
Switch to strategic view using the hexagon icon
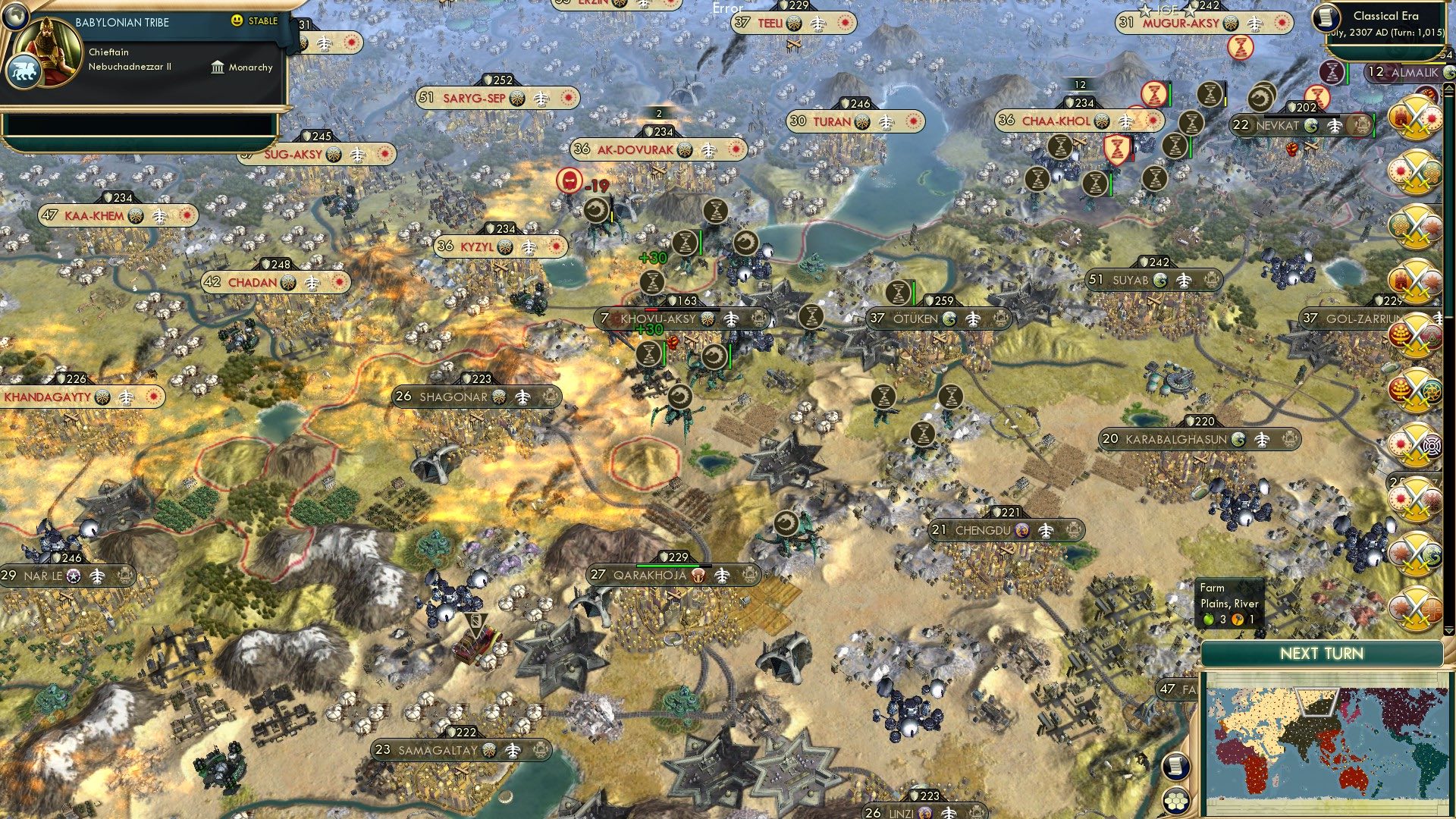pyautogui.click(x=1175, y=801)
